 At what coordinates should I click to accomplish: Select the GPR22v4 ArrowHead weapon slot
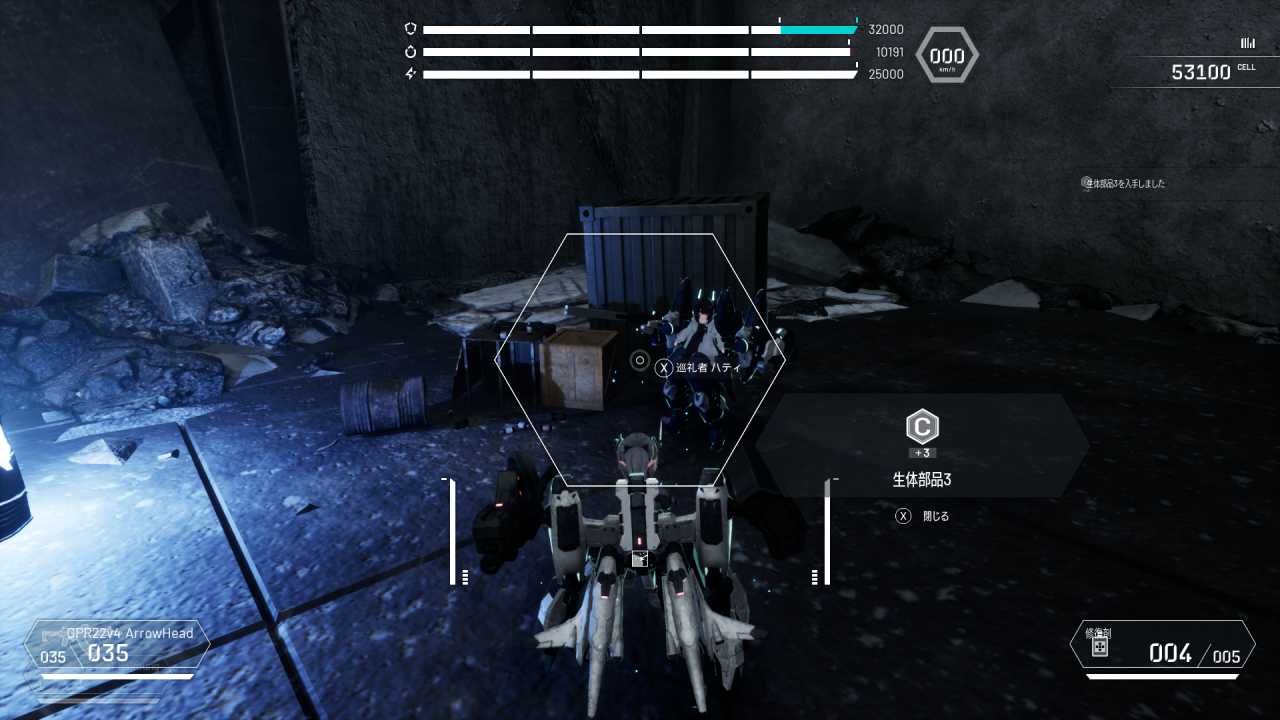(118, 645)
